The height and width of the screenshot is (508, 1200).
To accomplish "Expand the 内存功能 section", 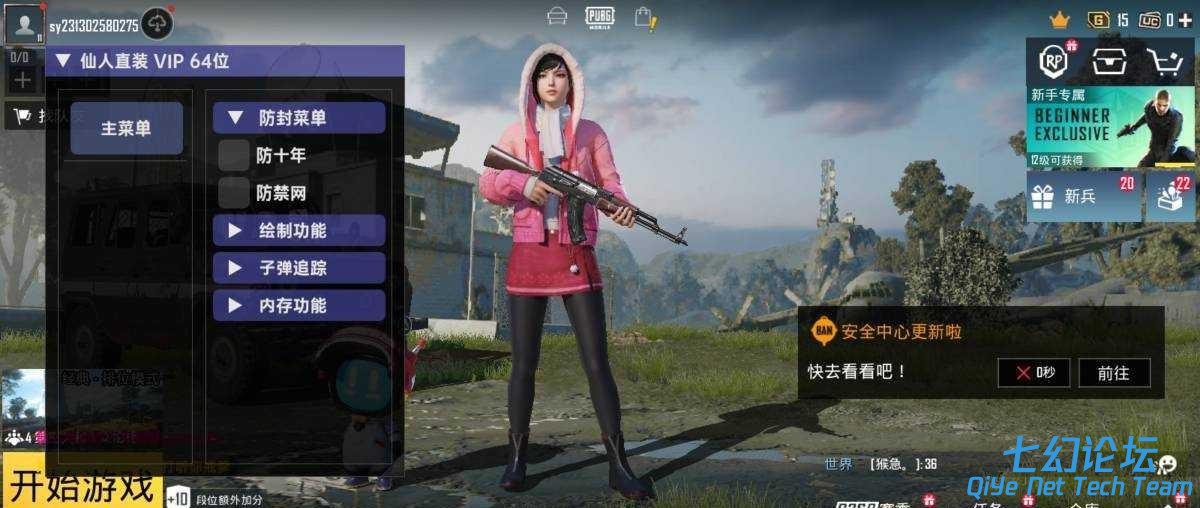I will coord(298,305).
